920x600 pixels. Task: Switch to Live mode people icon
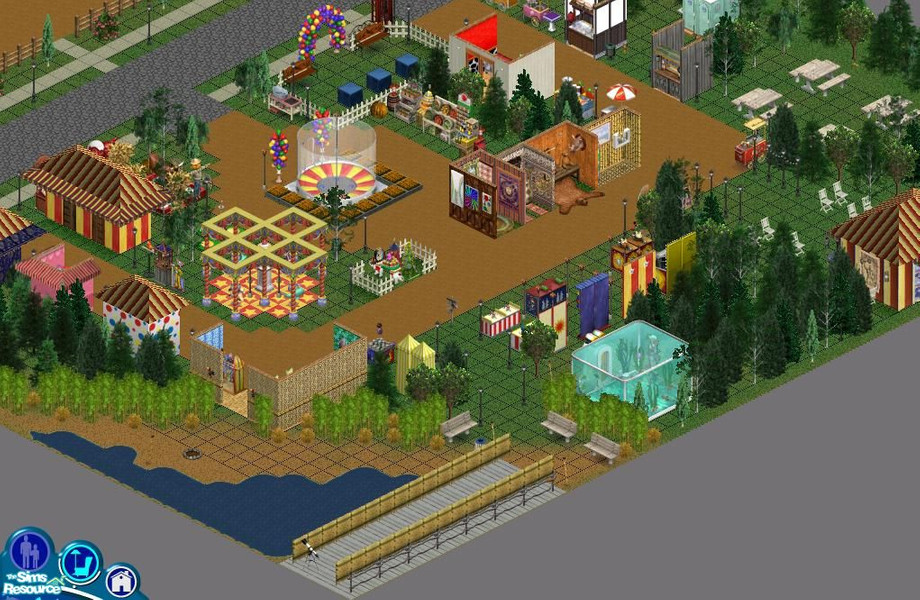click(x=29, y=551)
